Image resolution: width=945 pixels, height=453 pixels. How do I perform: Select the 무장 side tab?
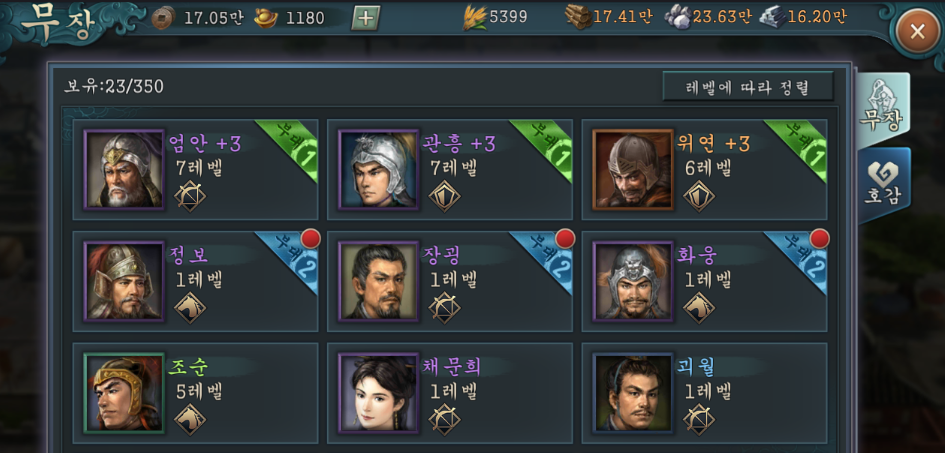pyautogui.click(x=882, y=104)
